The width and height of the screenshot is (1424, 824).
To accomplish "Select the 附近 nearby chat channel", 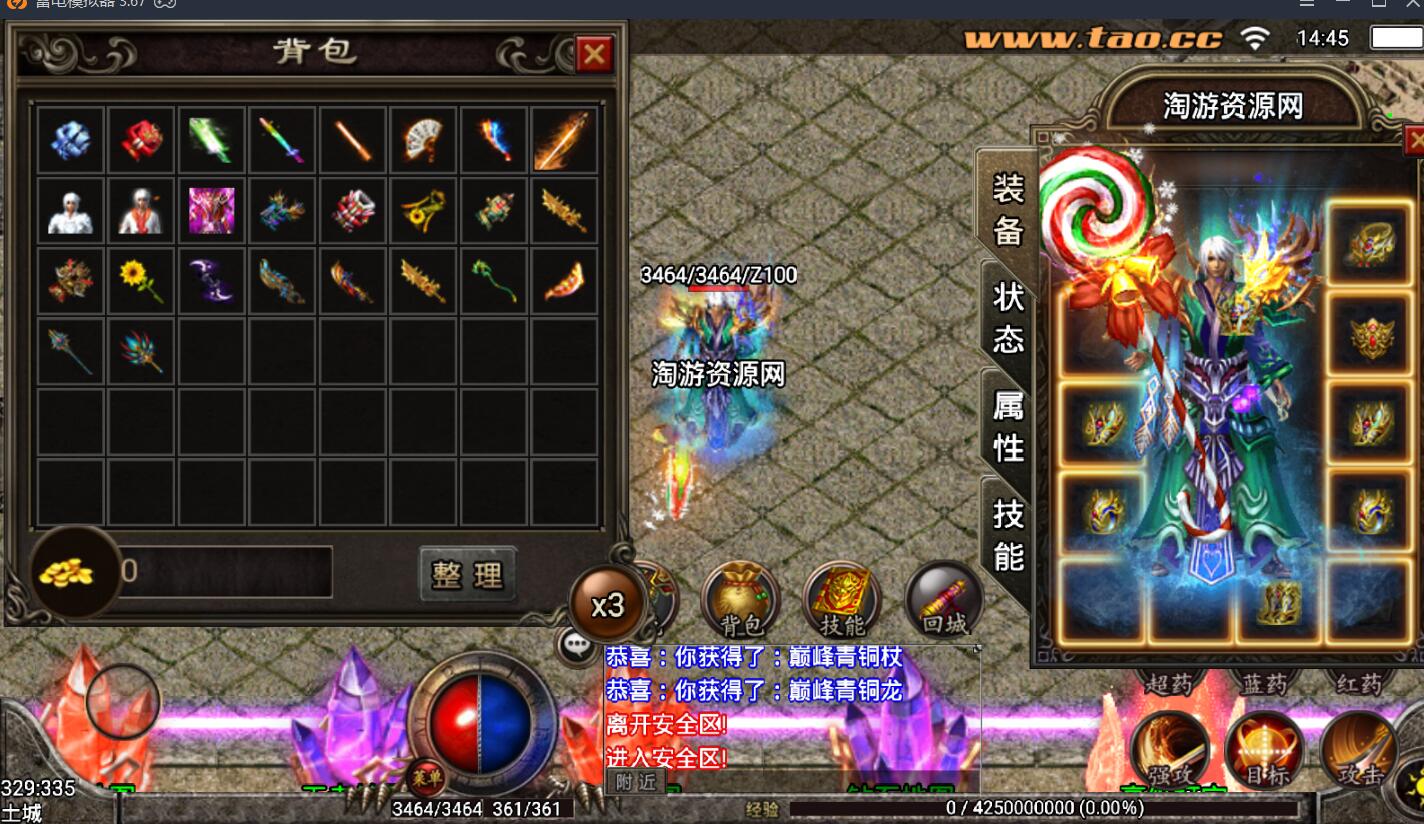I will [635, 782].
